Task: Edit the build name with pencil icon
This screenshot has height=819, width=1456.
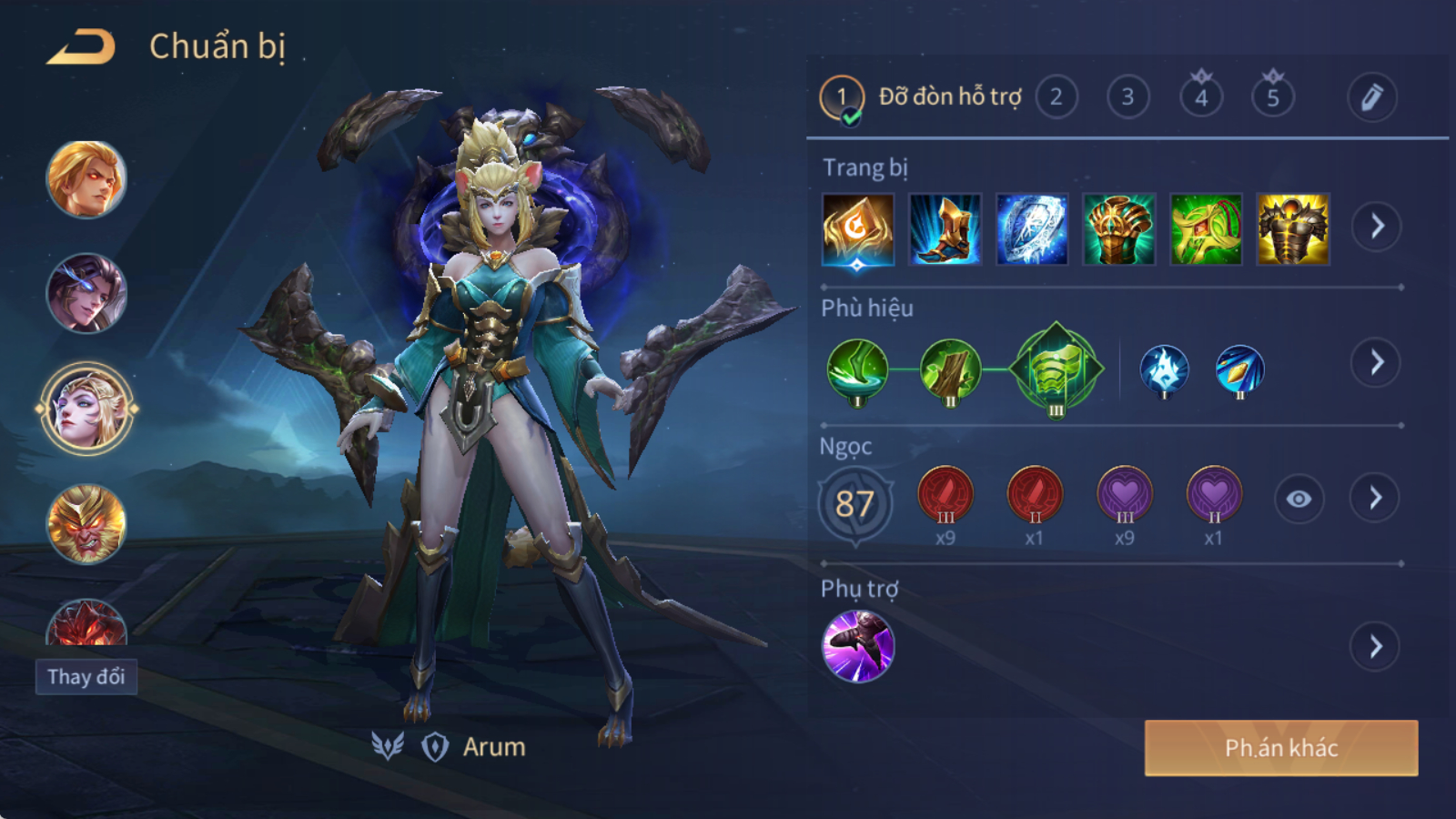Action: coord(1371,96)
